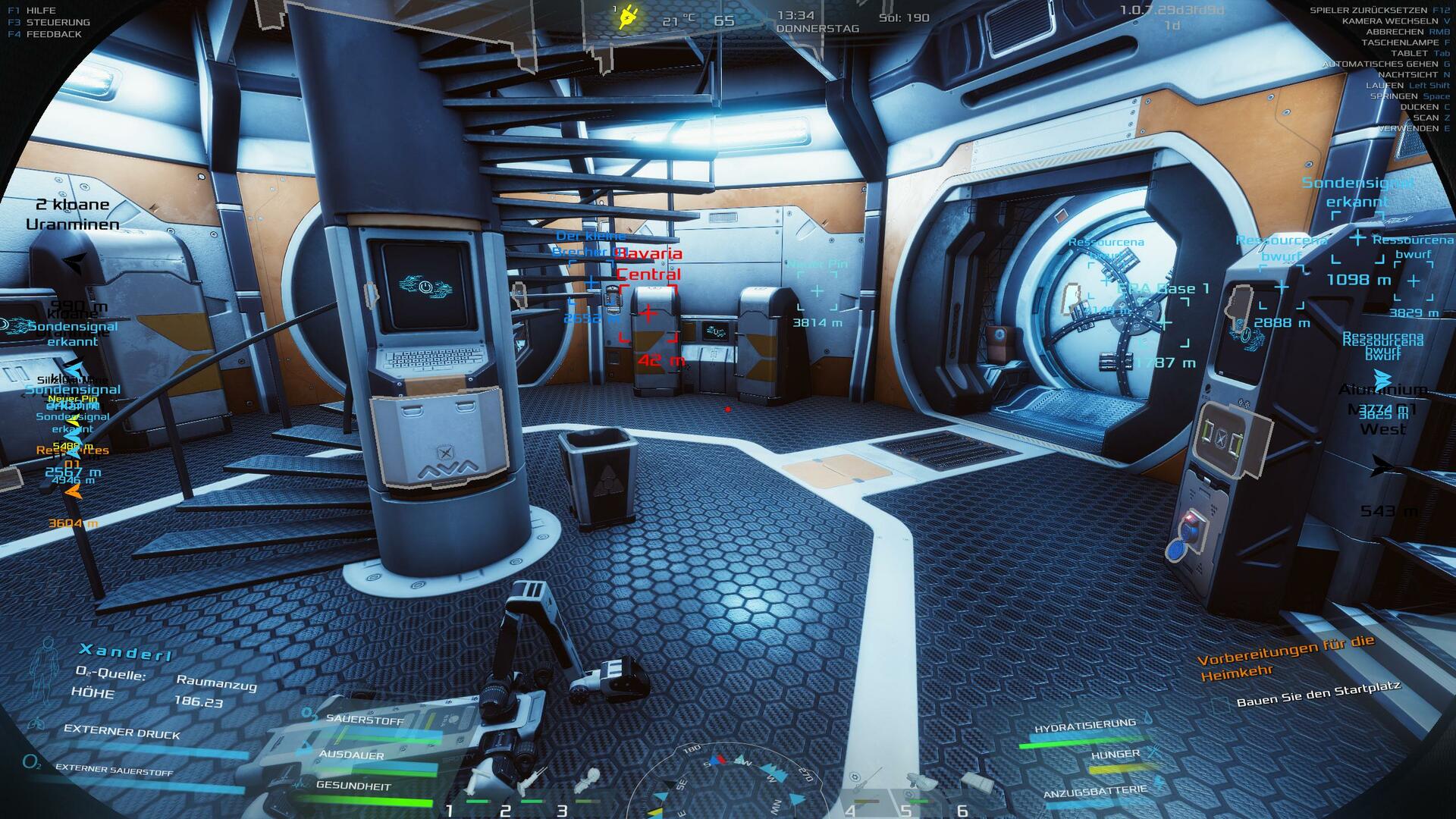Click the Neuer Pin waypoint crosshair at 3814 m
The height and width of the screenshot is (819, 1456).
coord(817,290)
